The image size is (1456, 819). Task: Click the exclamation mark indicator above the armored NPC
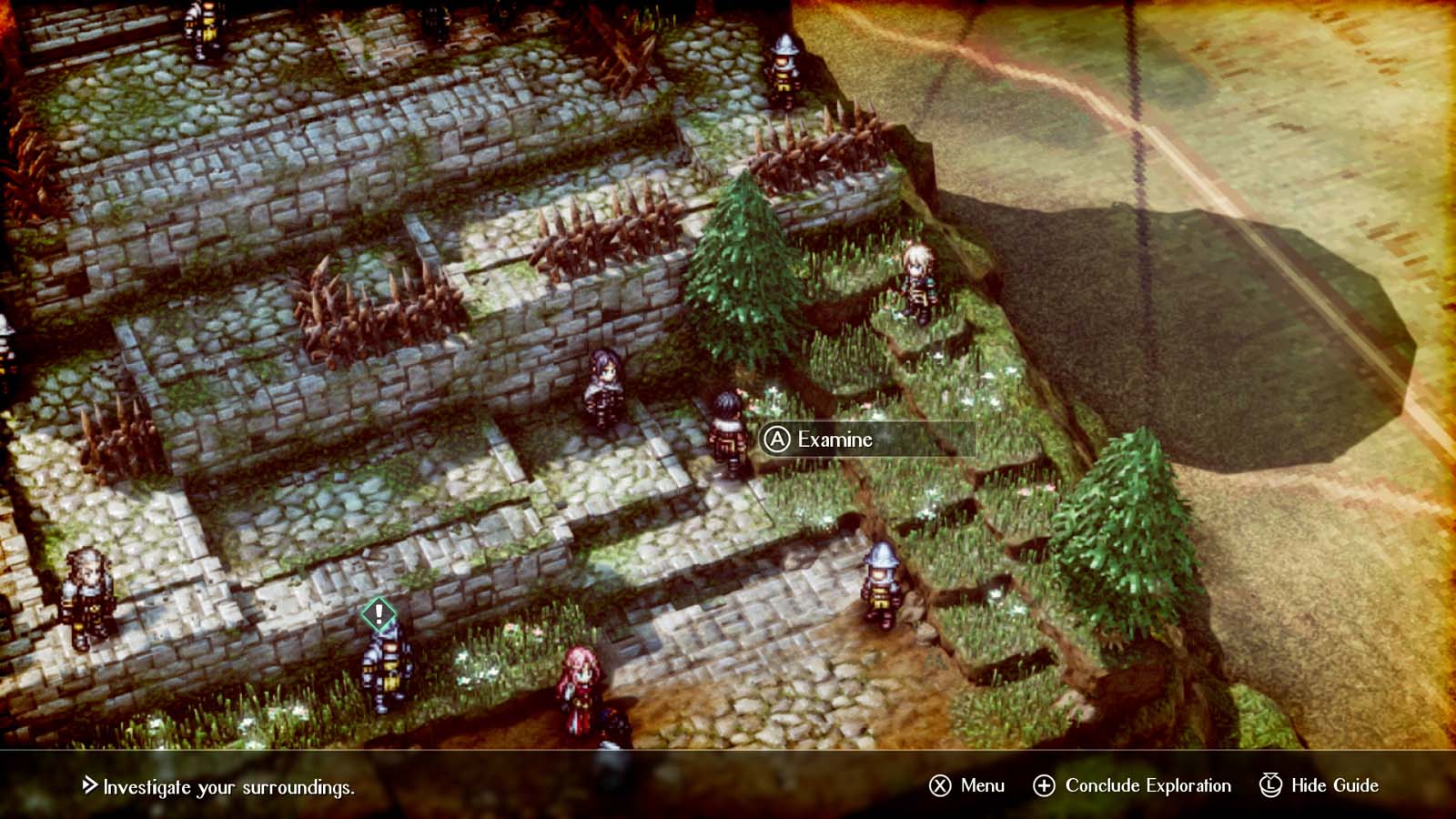tap(379, 613)
